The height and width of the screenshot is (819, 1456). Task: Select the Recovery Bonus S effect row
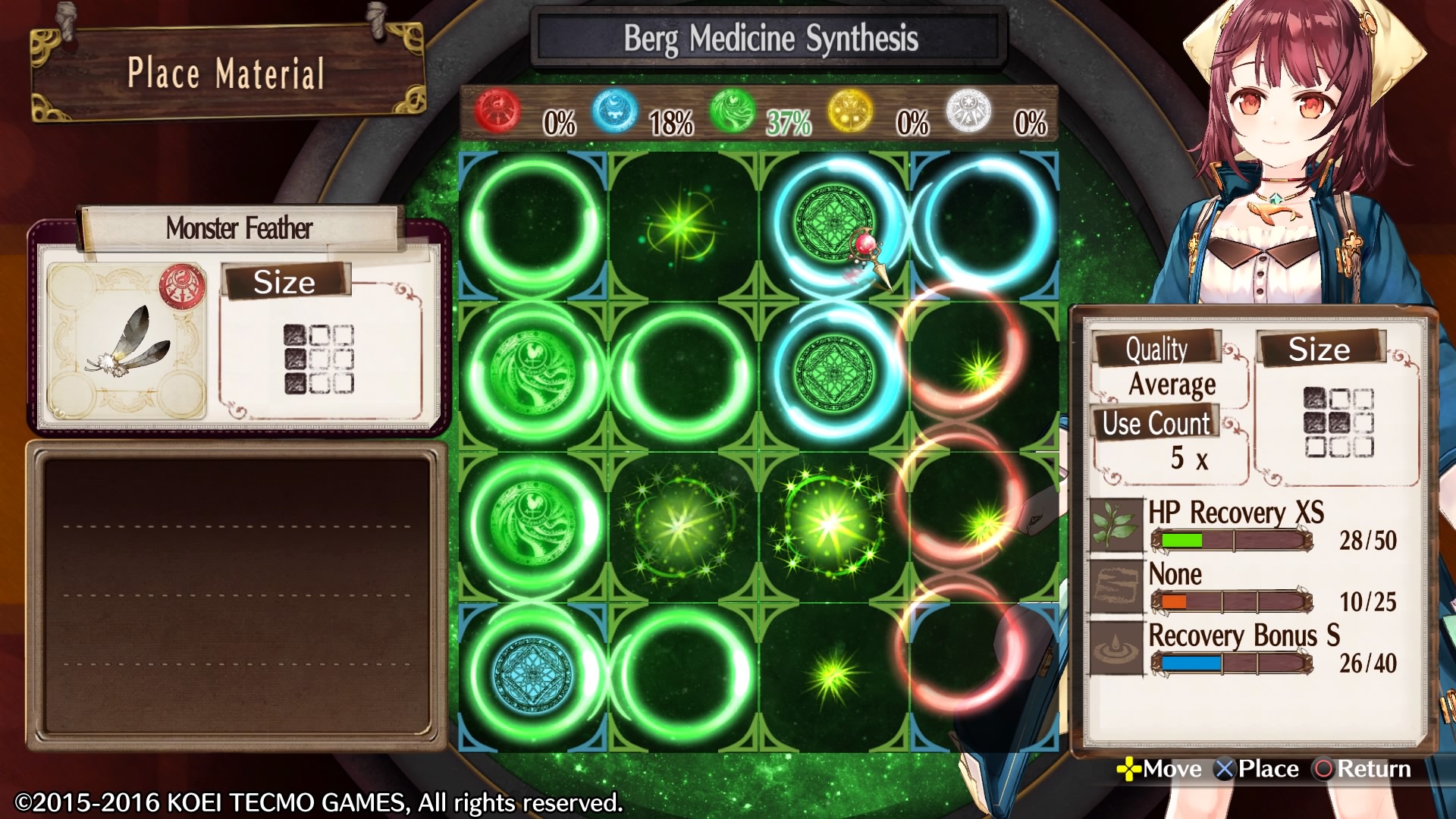pyautogui.click(x=1244, y=648)
